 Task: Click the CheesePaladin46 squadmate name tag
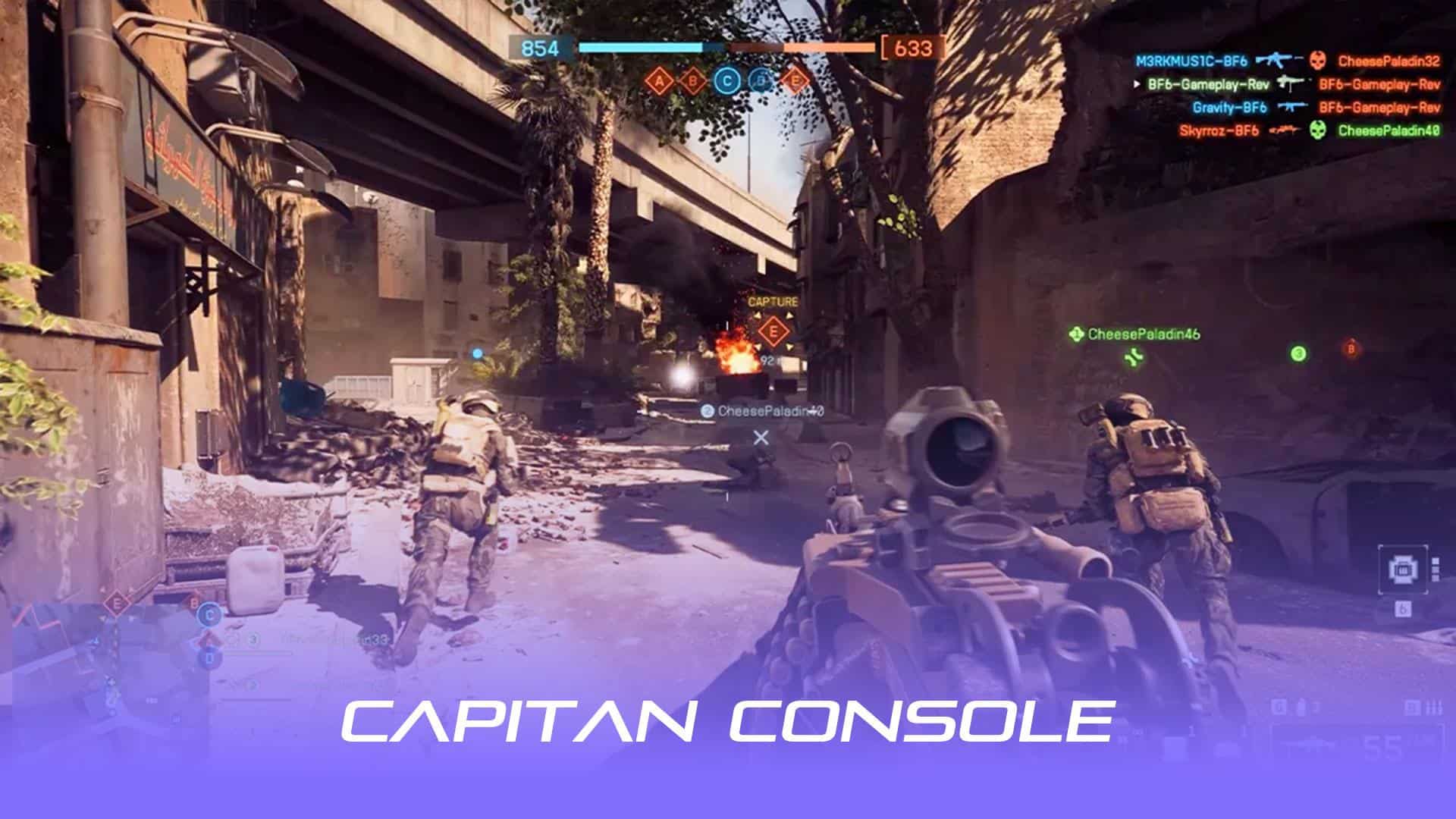pyautogui.click(x=1143, y=334)
